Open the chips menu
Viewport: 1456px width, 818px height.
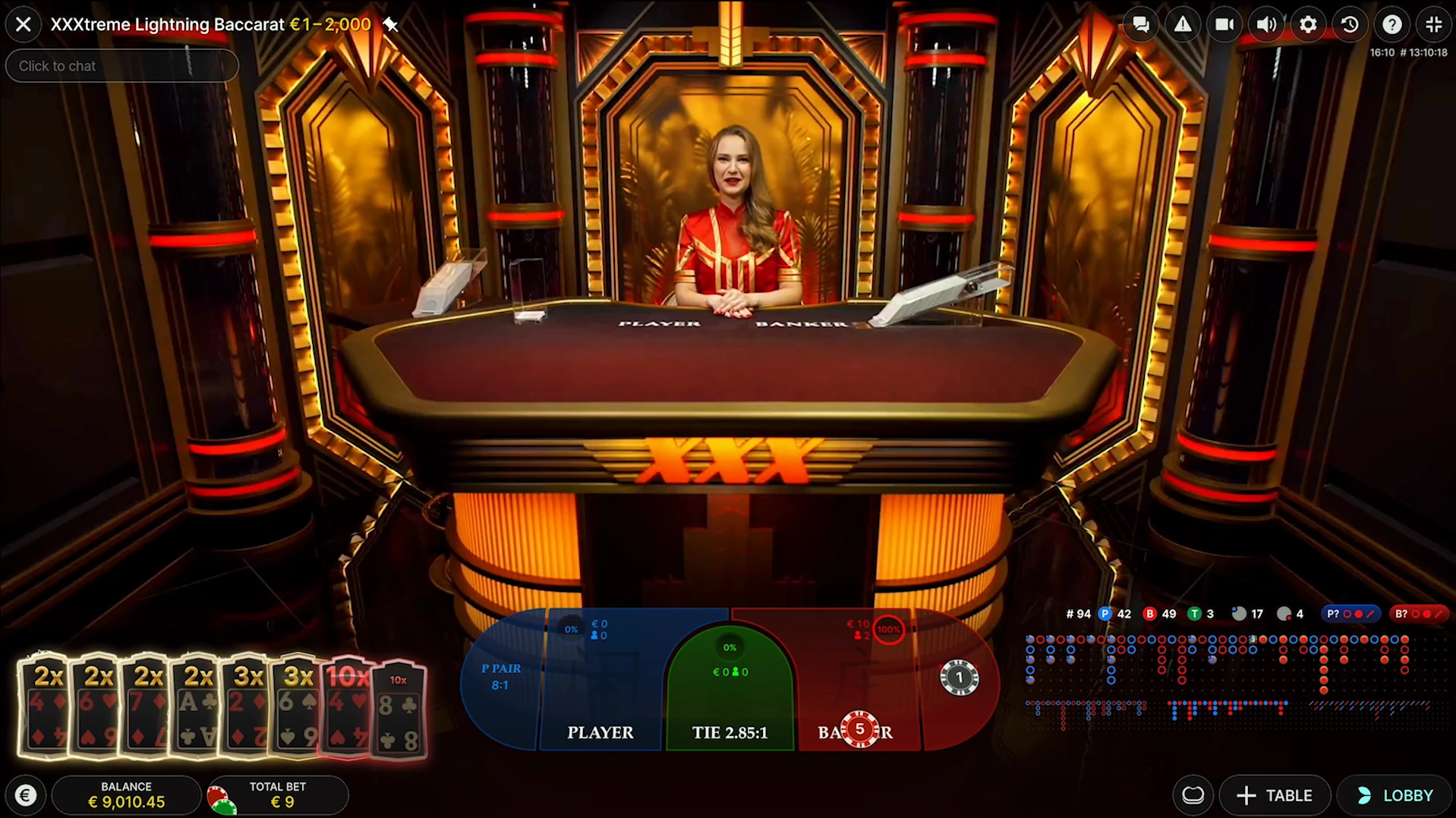tap(1193, 794)
